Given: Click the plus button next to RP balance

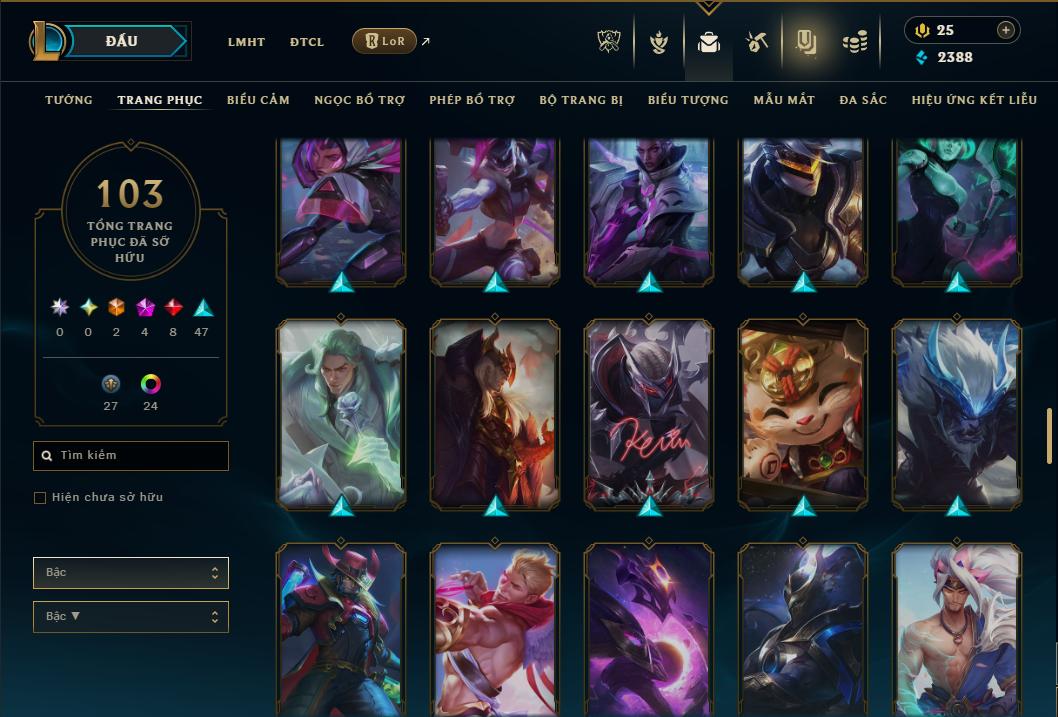Looking at the screenshot, I should [x=1006, y=30].
